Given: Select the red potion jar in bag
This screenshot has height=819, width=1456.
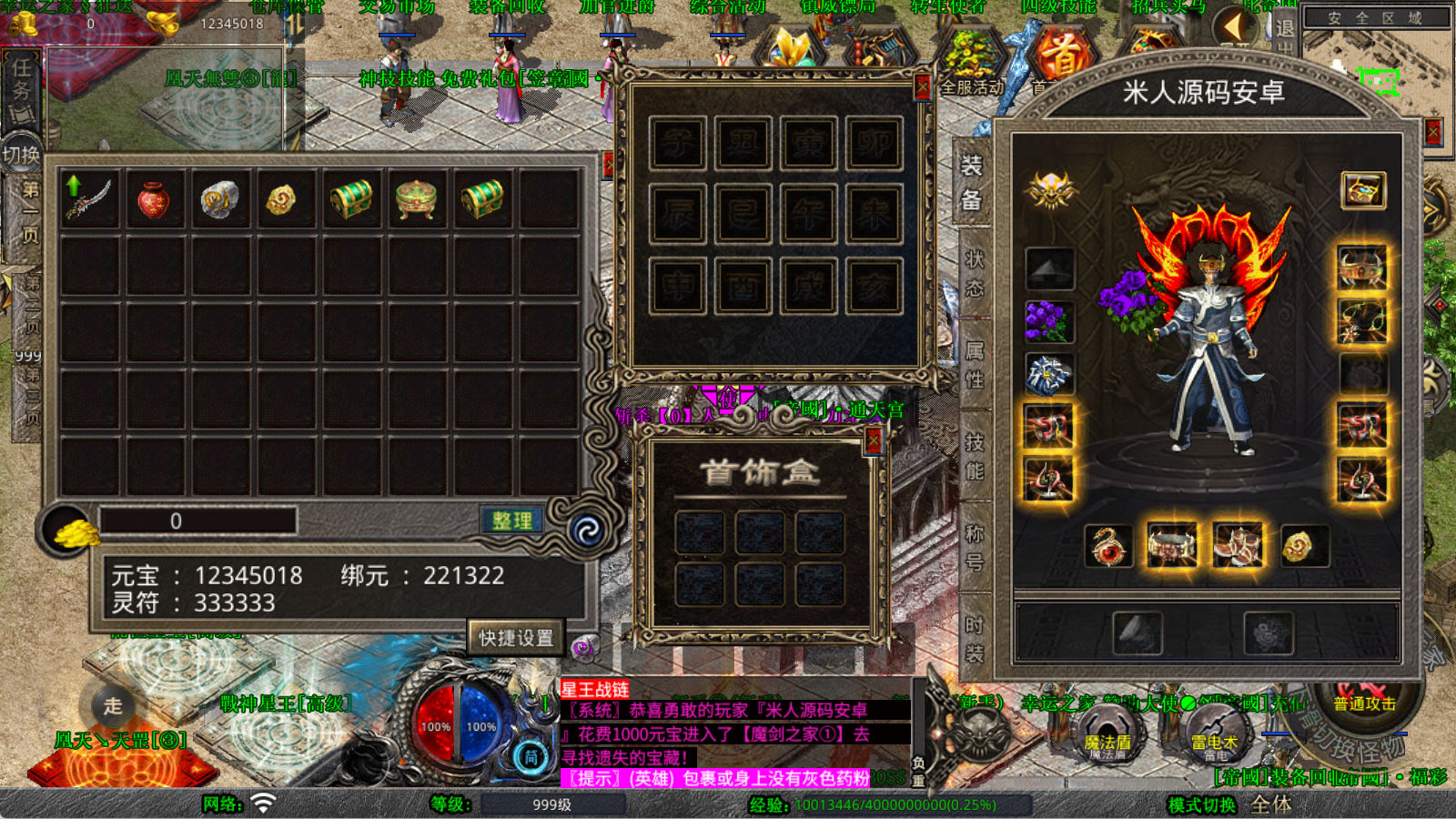Looking at the screenshot, I should coord(154,199).
